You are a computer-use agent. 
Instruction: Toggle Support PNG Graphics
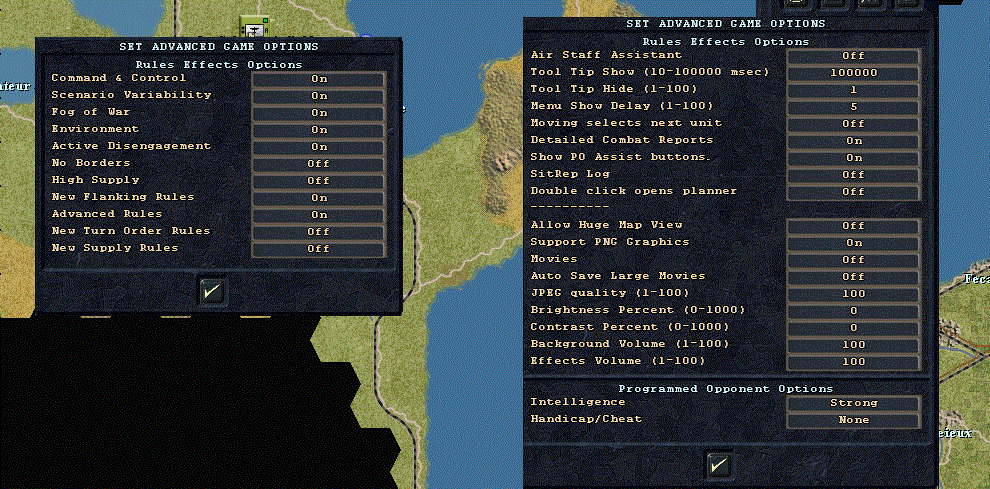click(x=853, y=242)
